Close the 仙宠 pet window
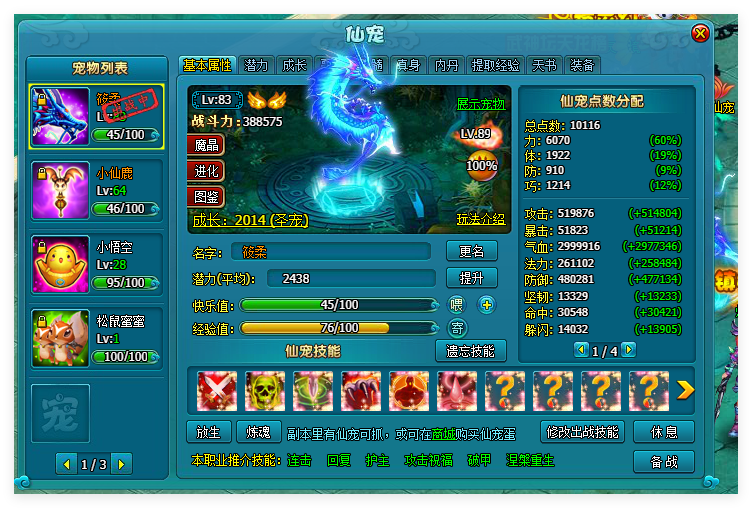Image resolution: width=752 pixels, height=508 pixels. tap(700, 33)
